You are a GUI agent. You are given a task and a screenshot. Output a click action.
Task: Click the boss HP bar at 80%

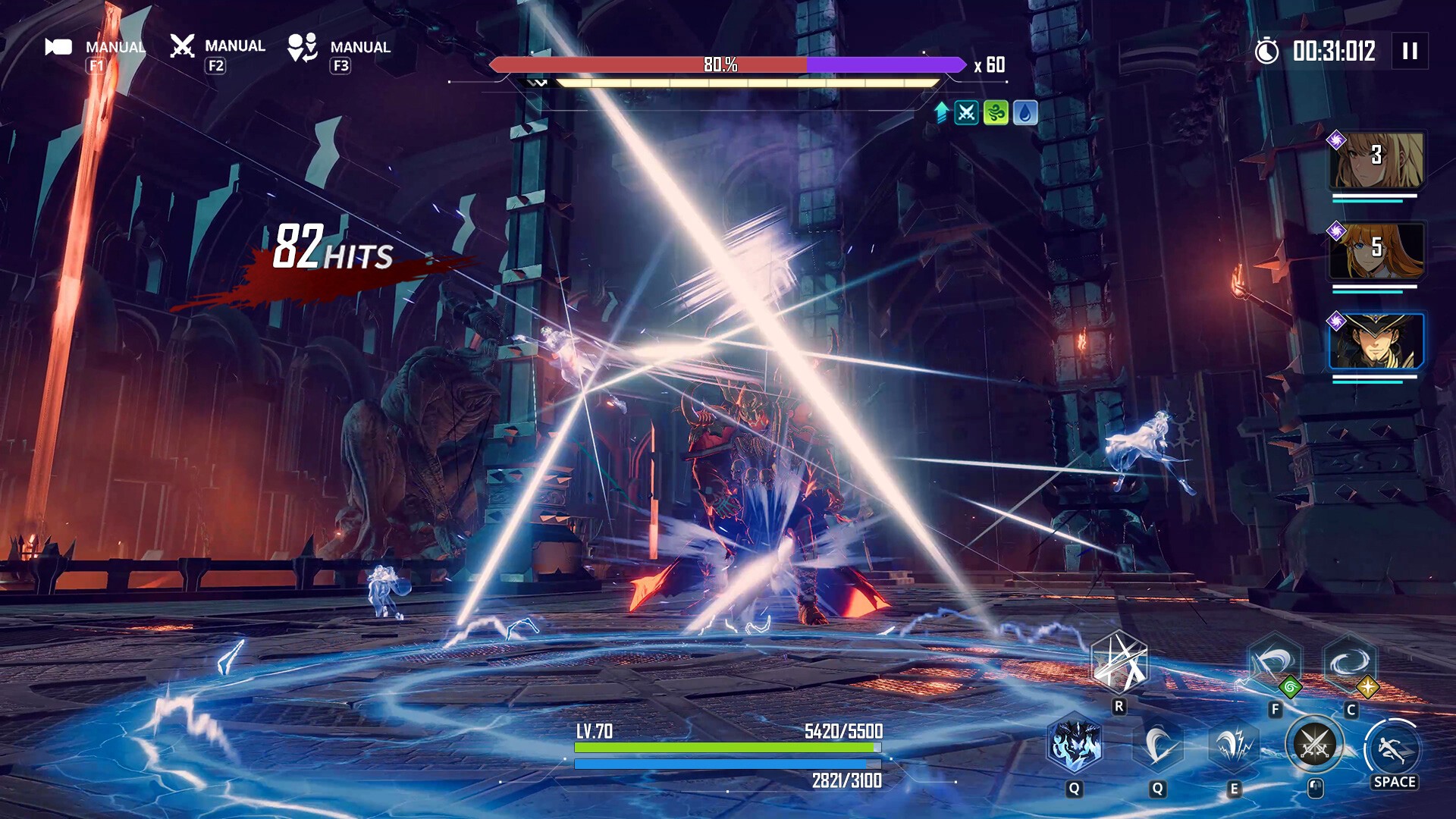[720, 67]
